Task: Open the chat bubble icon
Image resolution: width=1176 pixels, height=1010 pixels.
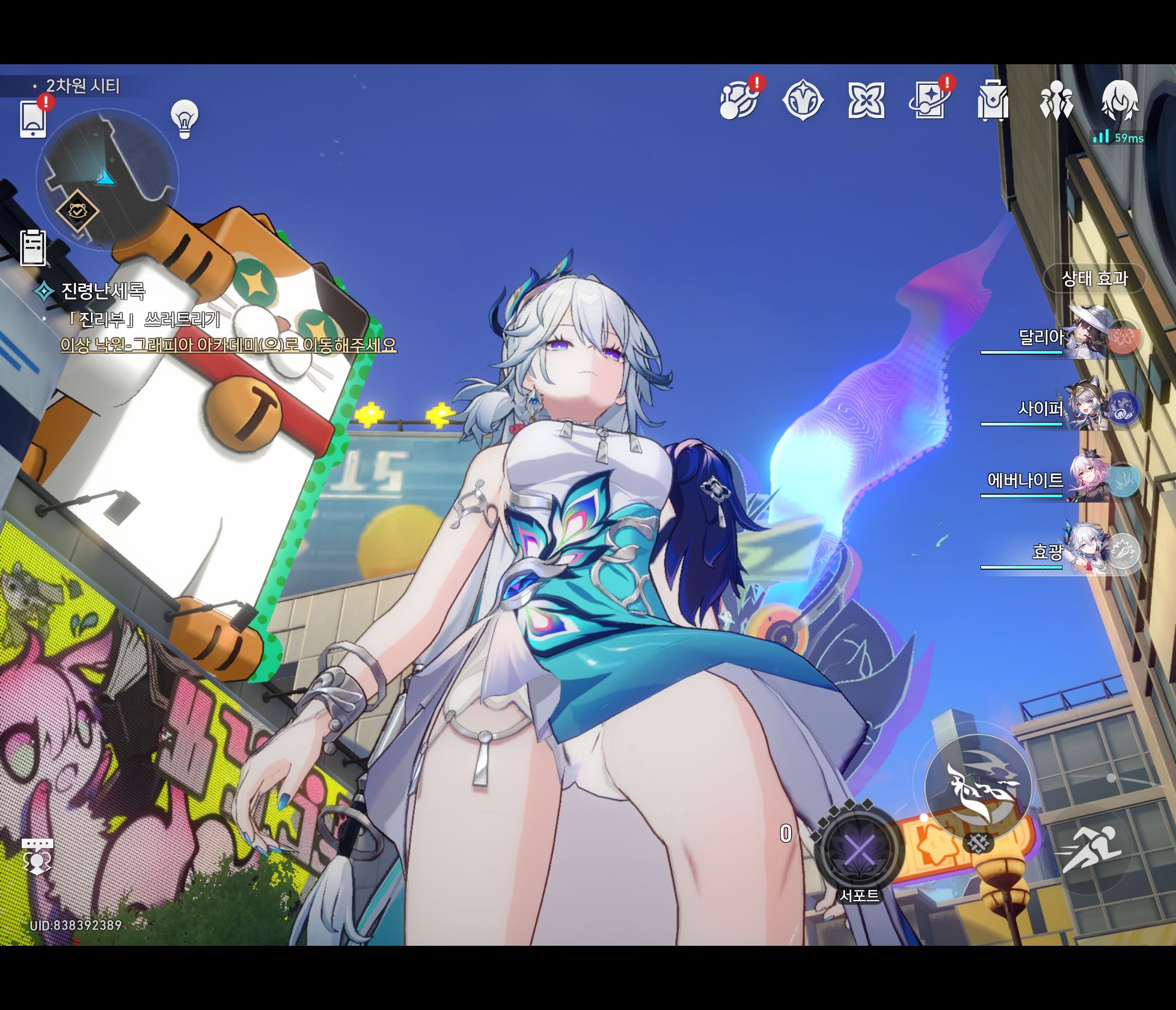Action: 38,855
